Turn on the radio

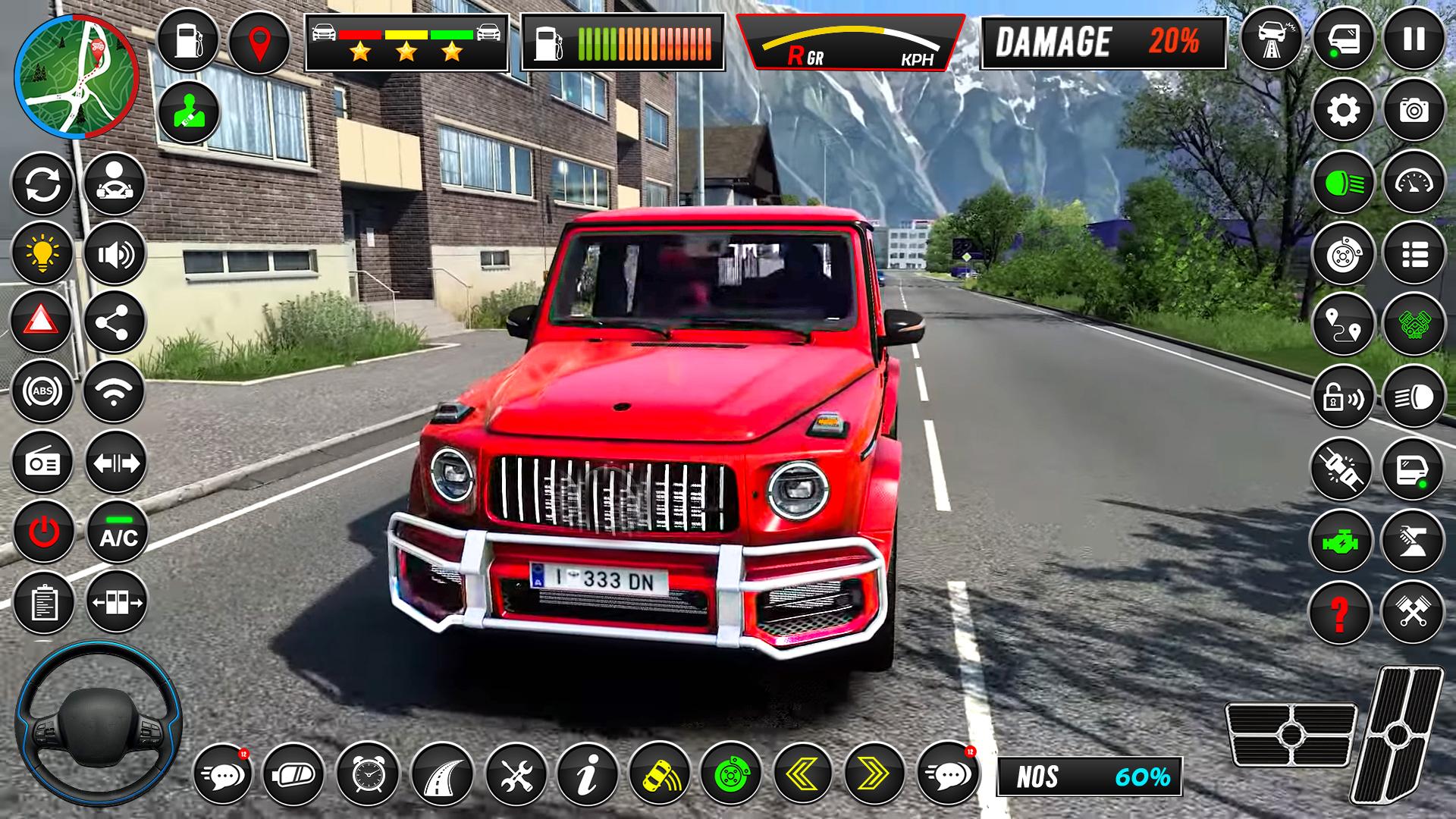[x=42, y=463]
